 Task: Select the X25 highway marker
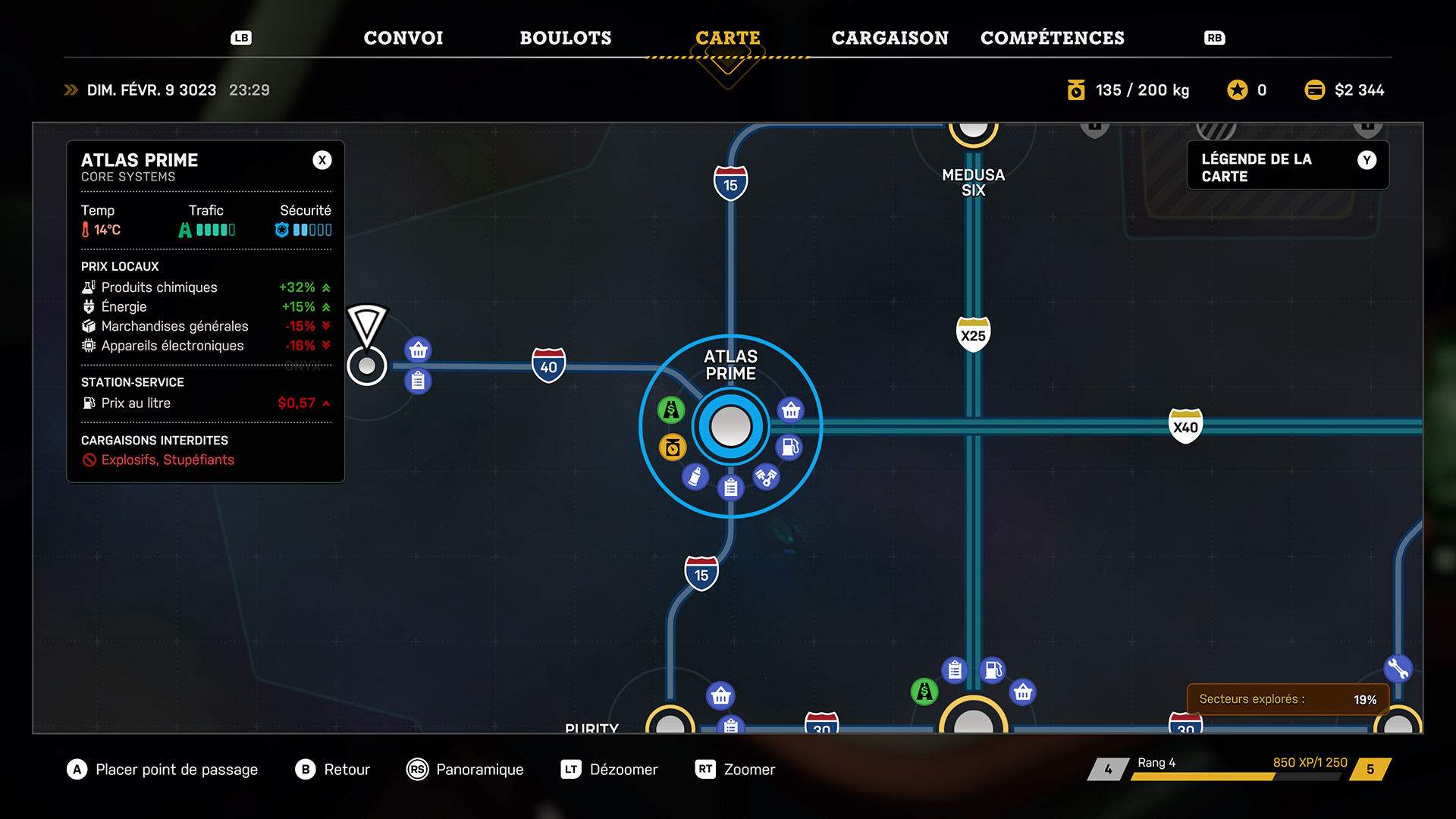(x=973, y=334)
